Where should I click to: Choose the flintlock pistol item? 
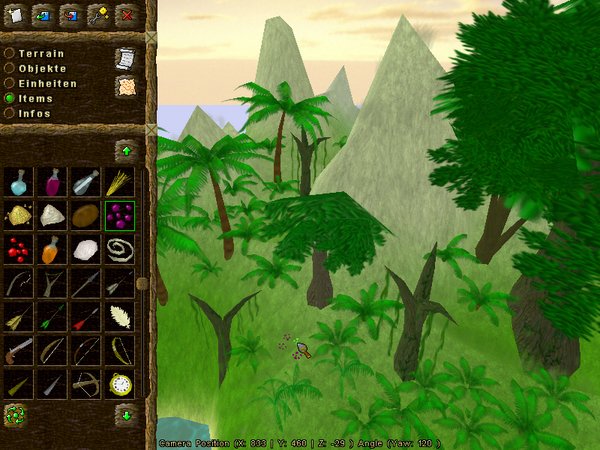(18, 349)
